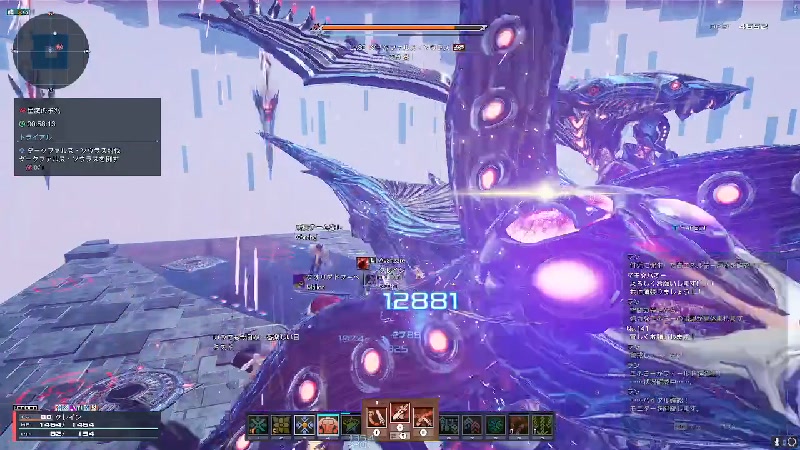The height and width of the screenshot is (450, 800).
Task: Trigger the blue snowflake skill slot
Action: pyautogui.click(x=304, y=424)
